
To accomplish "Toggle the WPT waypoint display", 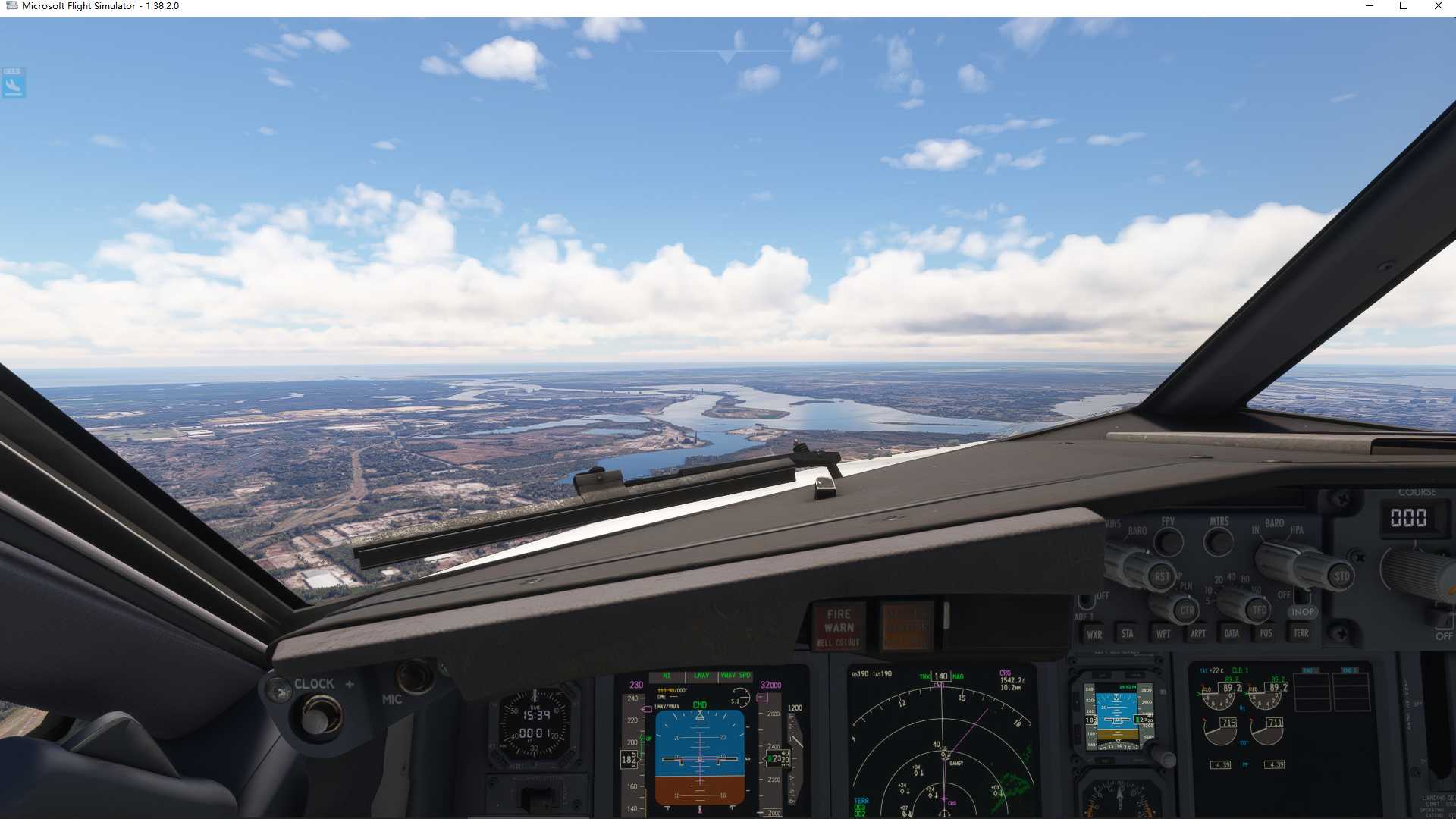I will 1164,633.
